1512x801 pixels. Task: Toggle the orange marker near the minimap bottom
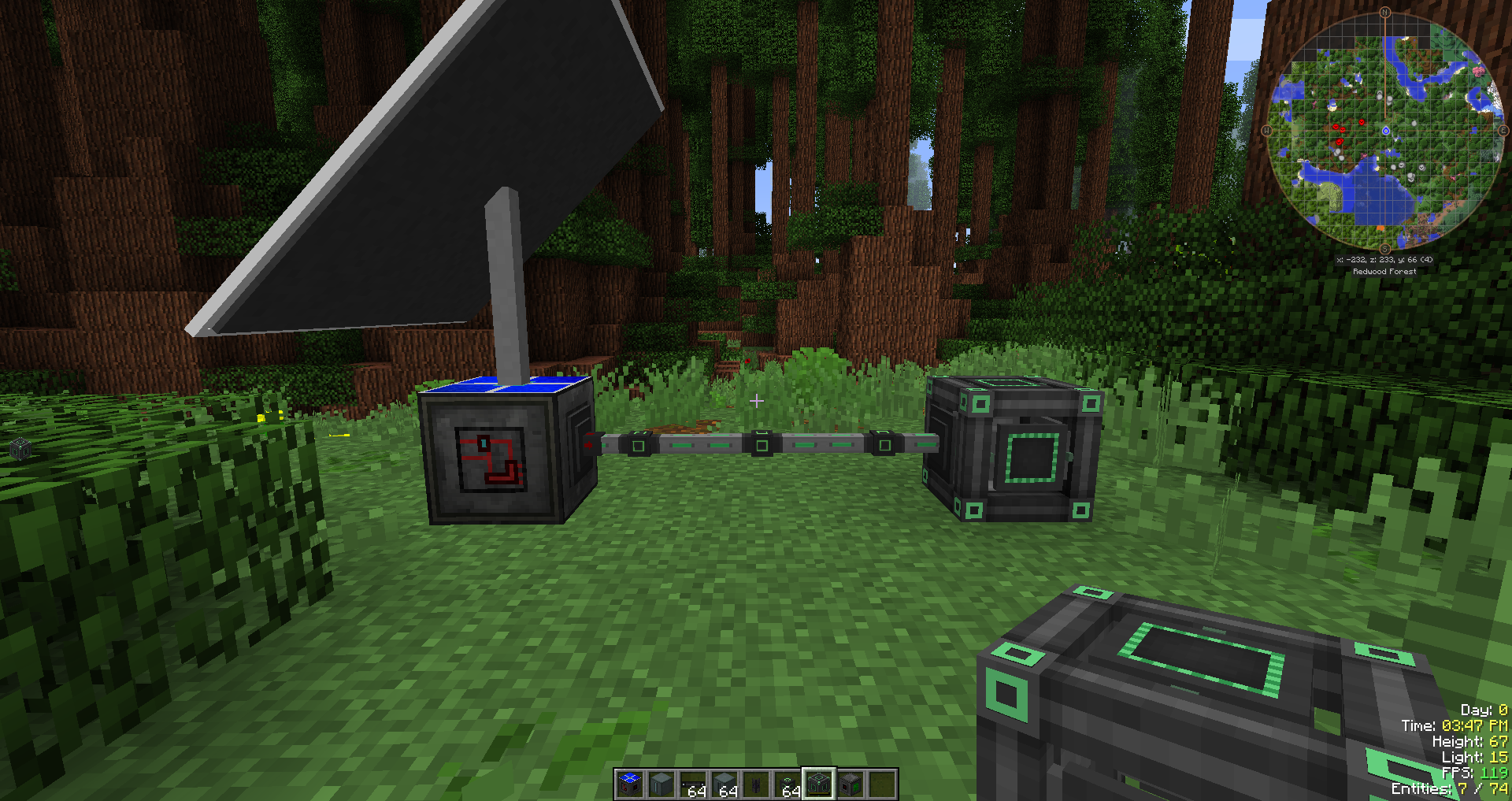point(1380,228)
